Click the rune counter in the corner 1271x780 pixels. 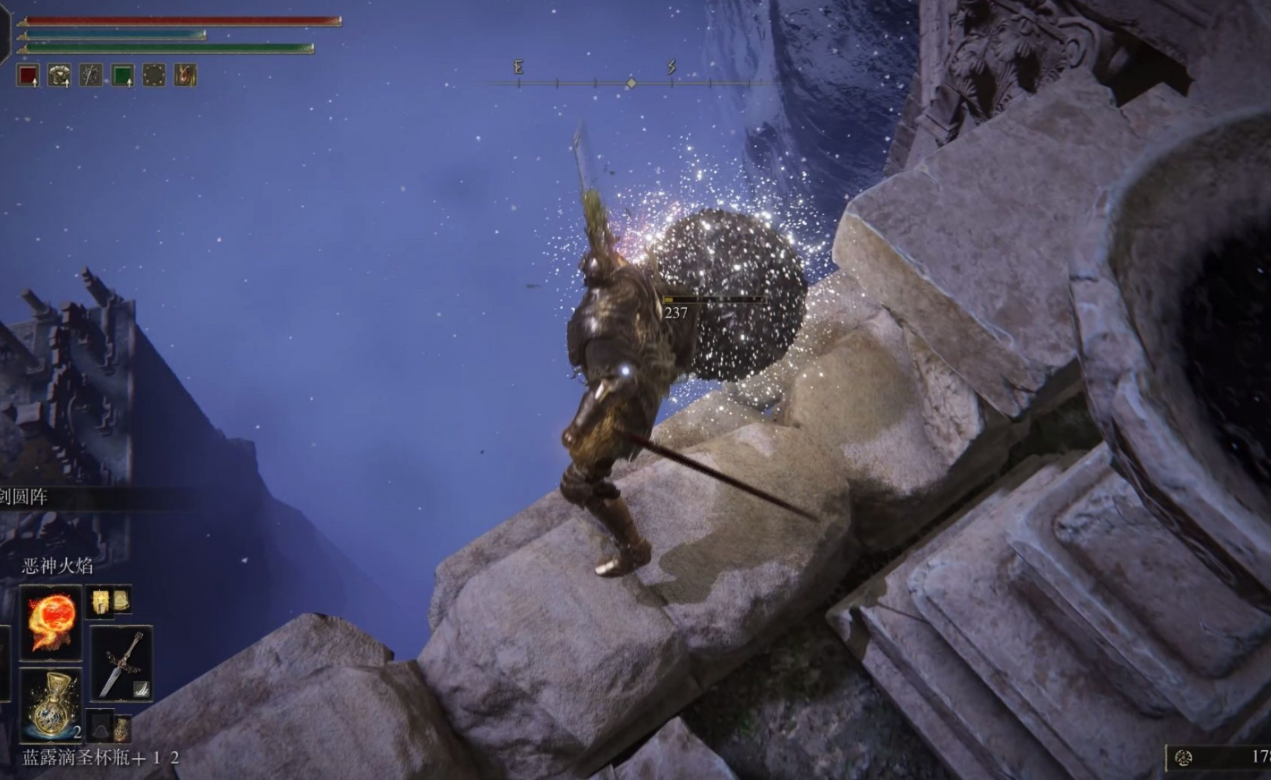[x=1218, y=757]
